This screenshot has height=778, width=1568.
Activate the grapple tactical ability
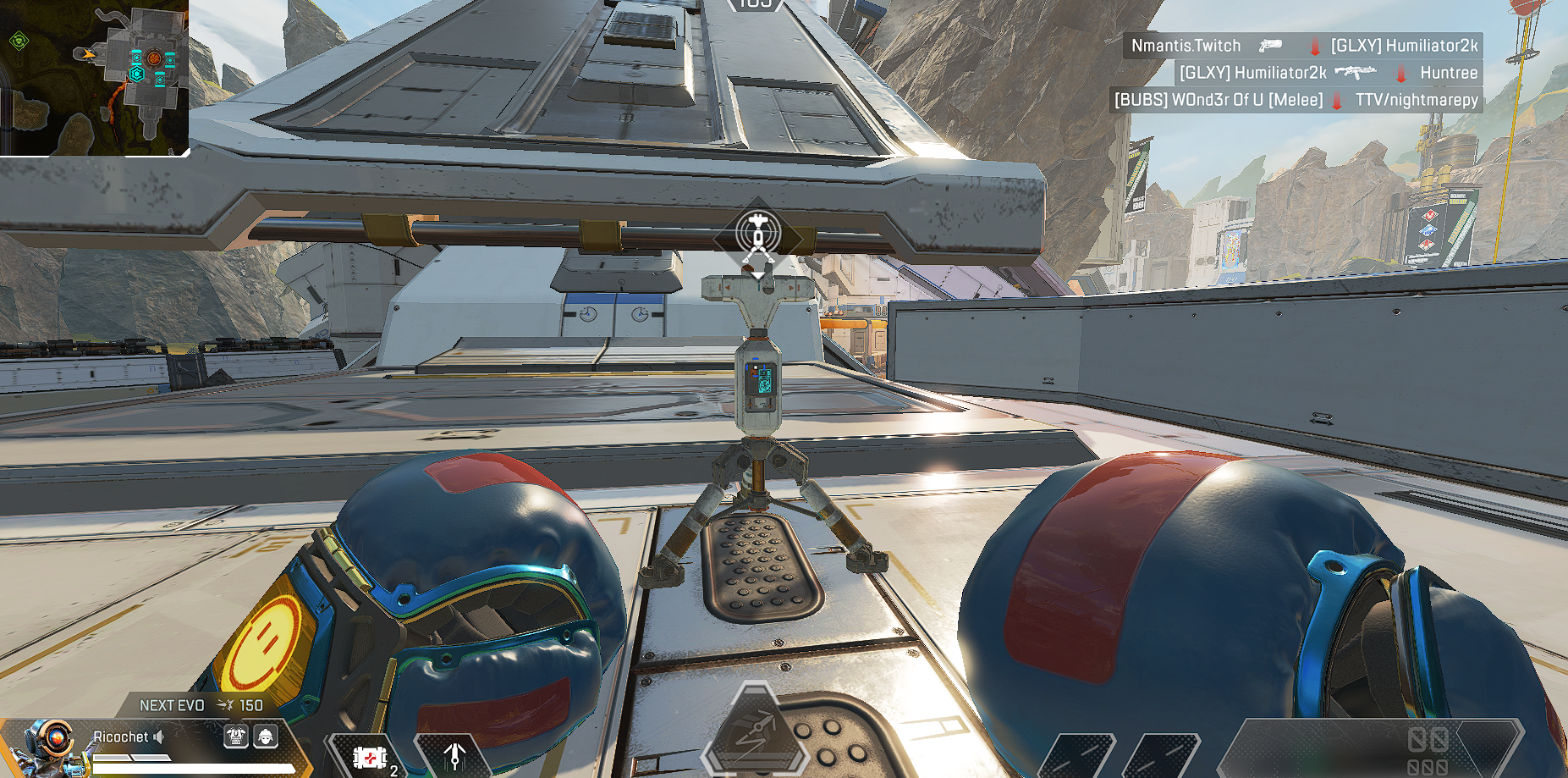[454, 755]
